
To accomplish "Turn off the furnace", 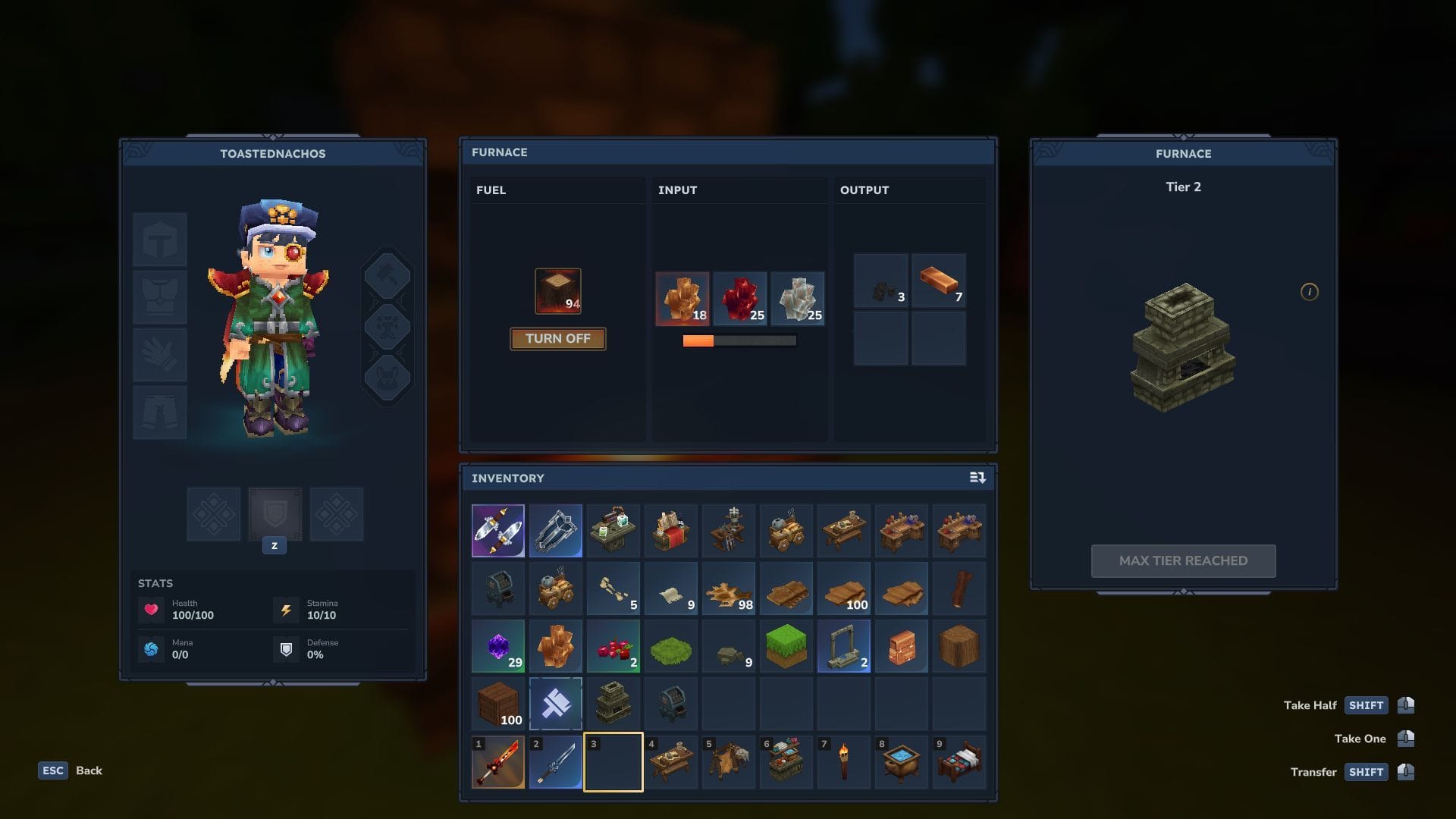I will (x=557, y=339).
